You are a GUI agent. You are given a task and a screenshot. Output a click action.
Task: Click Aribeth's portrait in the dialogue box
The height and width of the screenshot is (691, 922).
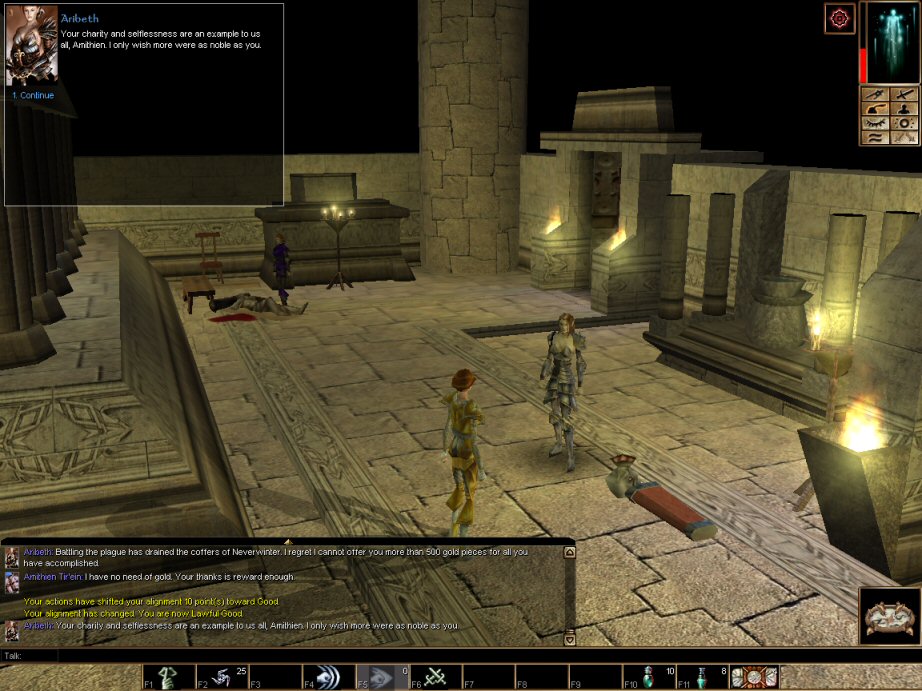(31, 49)
